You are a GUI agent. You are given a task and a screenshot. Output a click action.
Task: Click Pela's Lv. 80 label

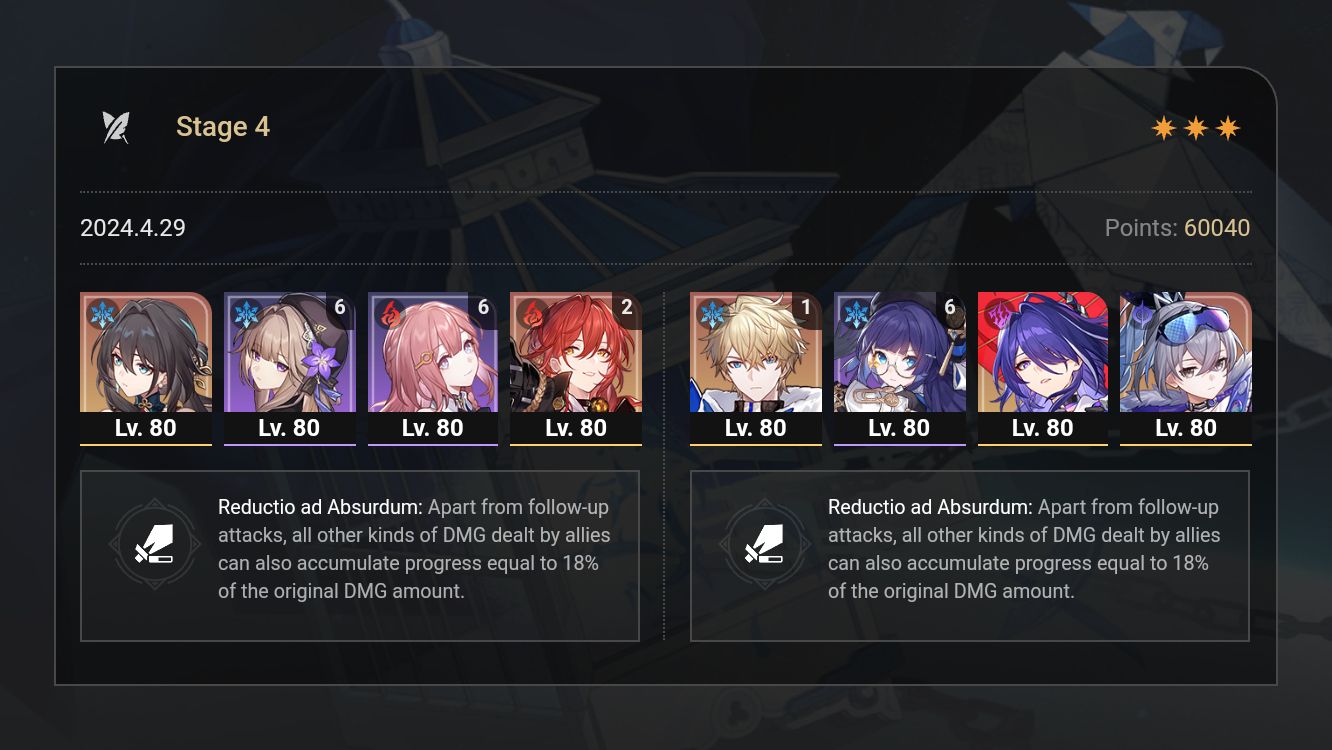[900, 427]
